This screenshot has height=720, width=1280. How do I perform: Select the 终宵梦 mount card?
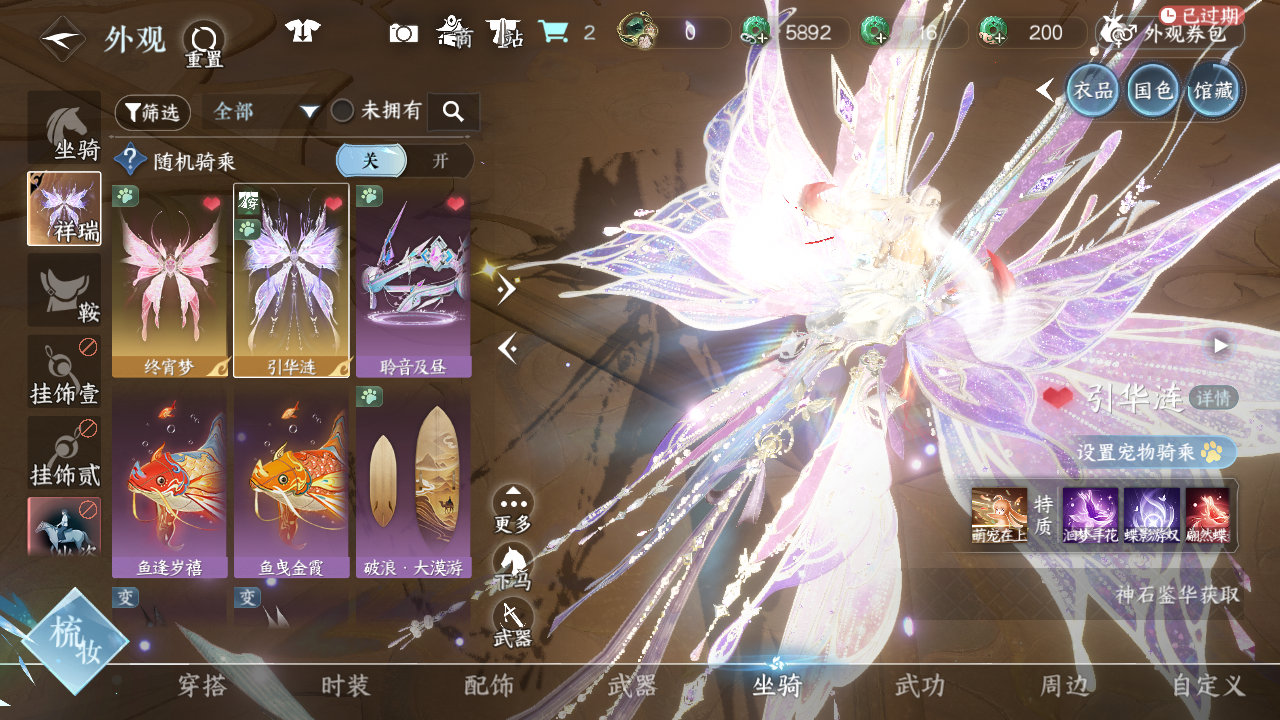pos(170,280)
